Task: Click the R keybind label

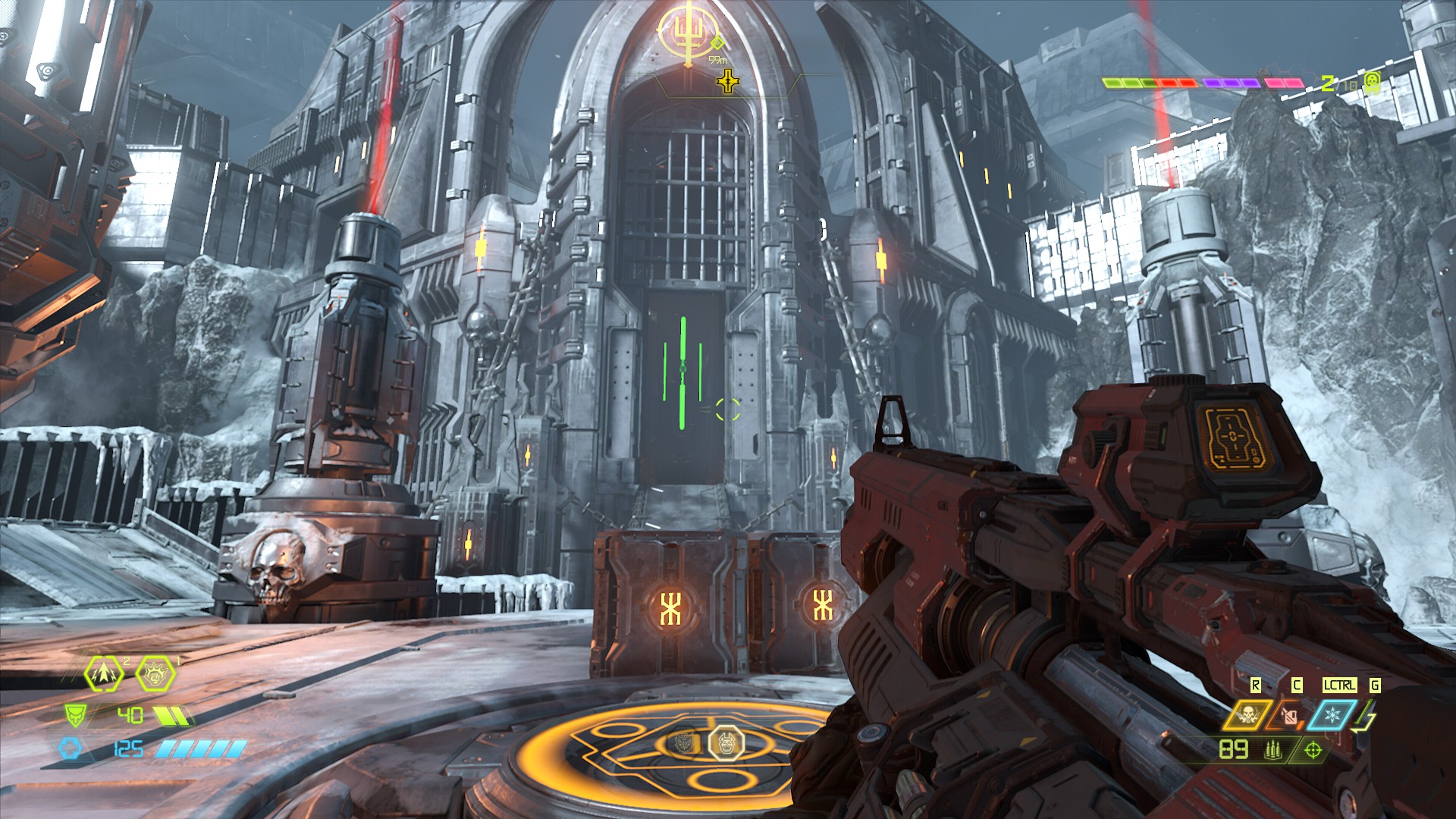Action: 1256,684
